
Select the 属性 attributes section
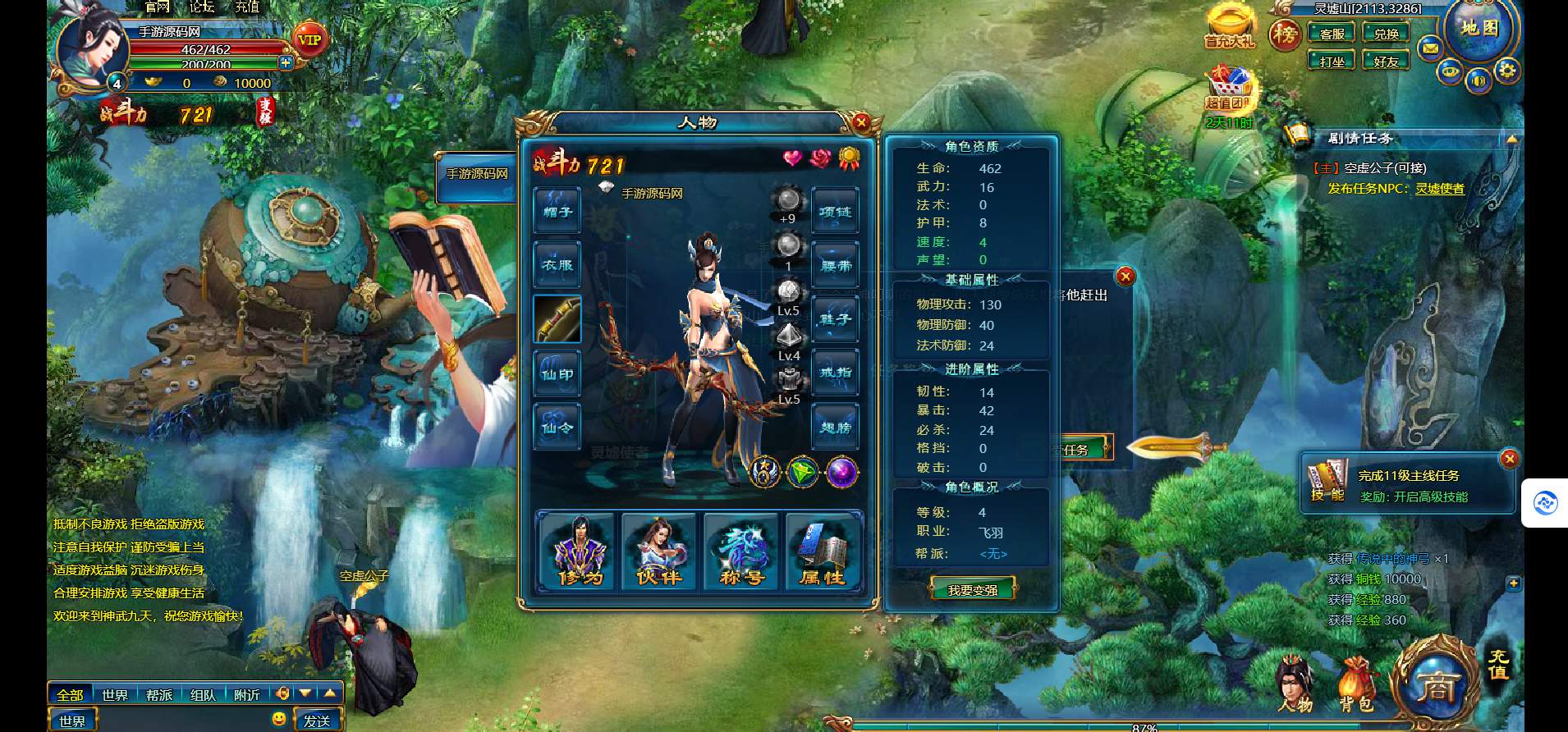823,551
